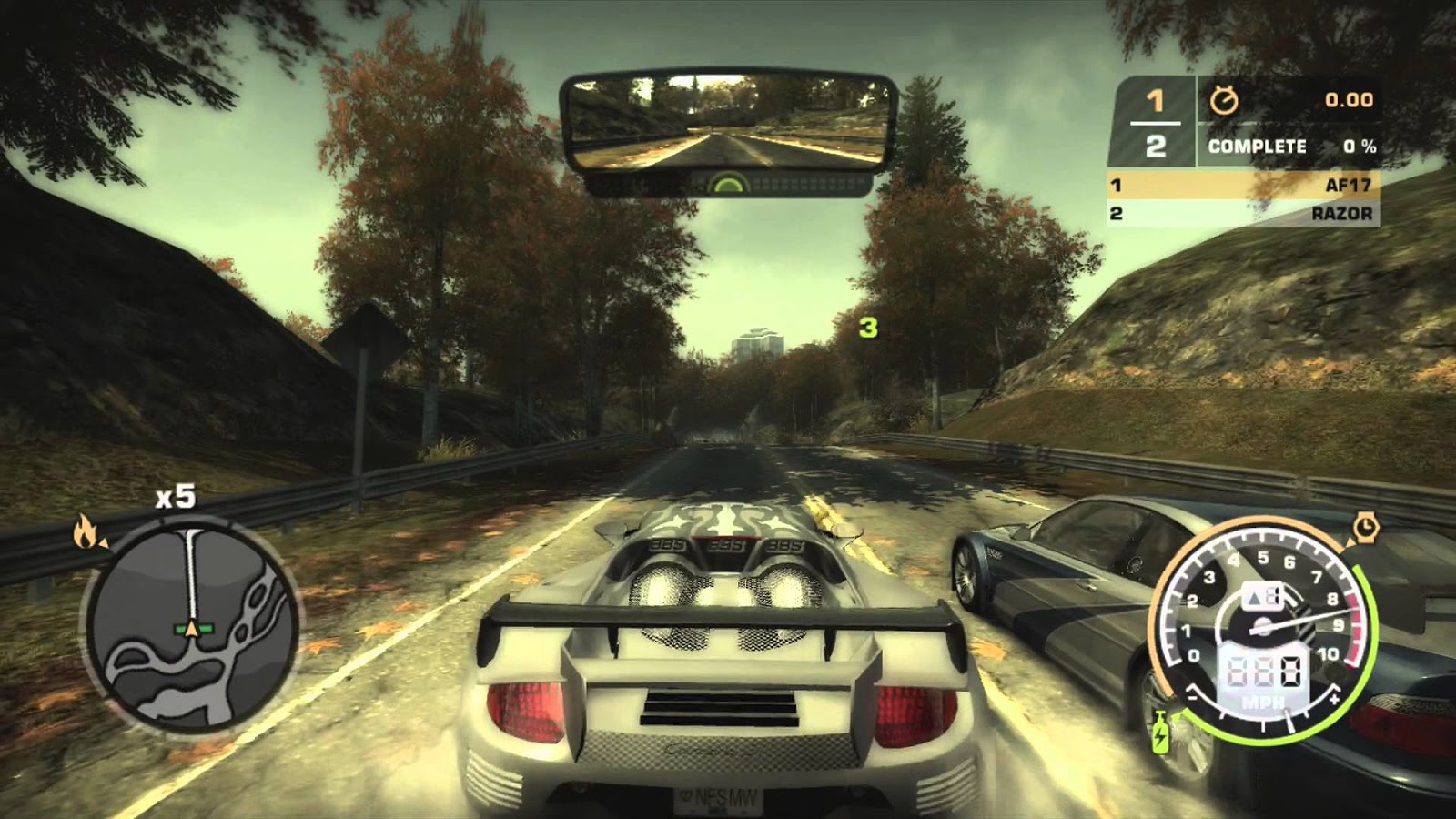The width and height of the screenshot is (1456, 819).
Task: Select the player arrow on the minimap
Action: pos(194,628)
